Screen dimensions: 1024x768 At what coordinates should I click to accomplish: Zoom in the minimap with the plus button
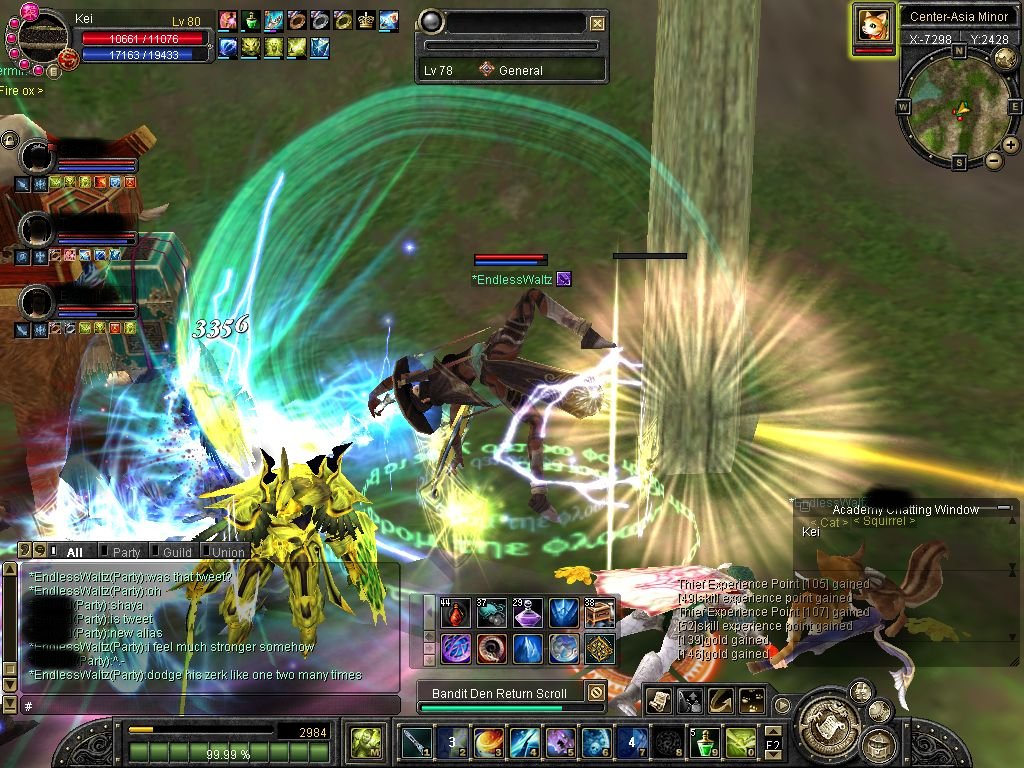coord(1010,145)
